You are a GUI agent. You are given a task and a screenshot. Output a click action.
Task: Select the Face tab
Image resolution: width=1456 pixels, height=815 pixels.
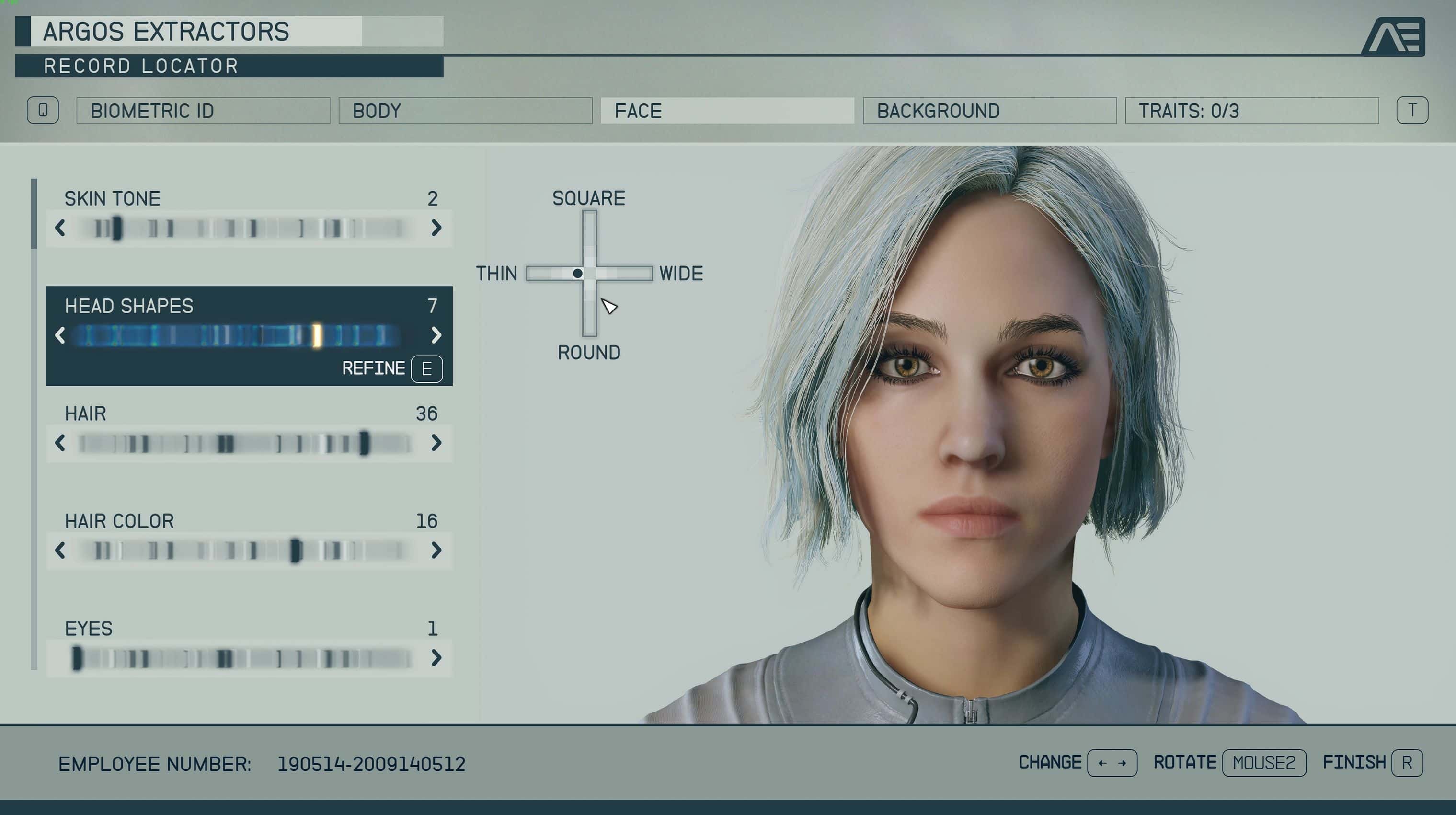coord(727,111)
